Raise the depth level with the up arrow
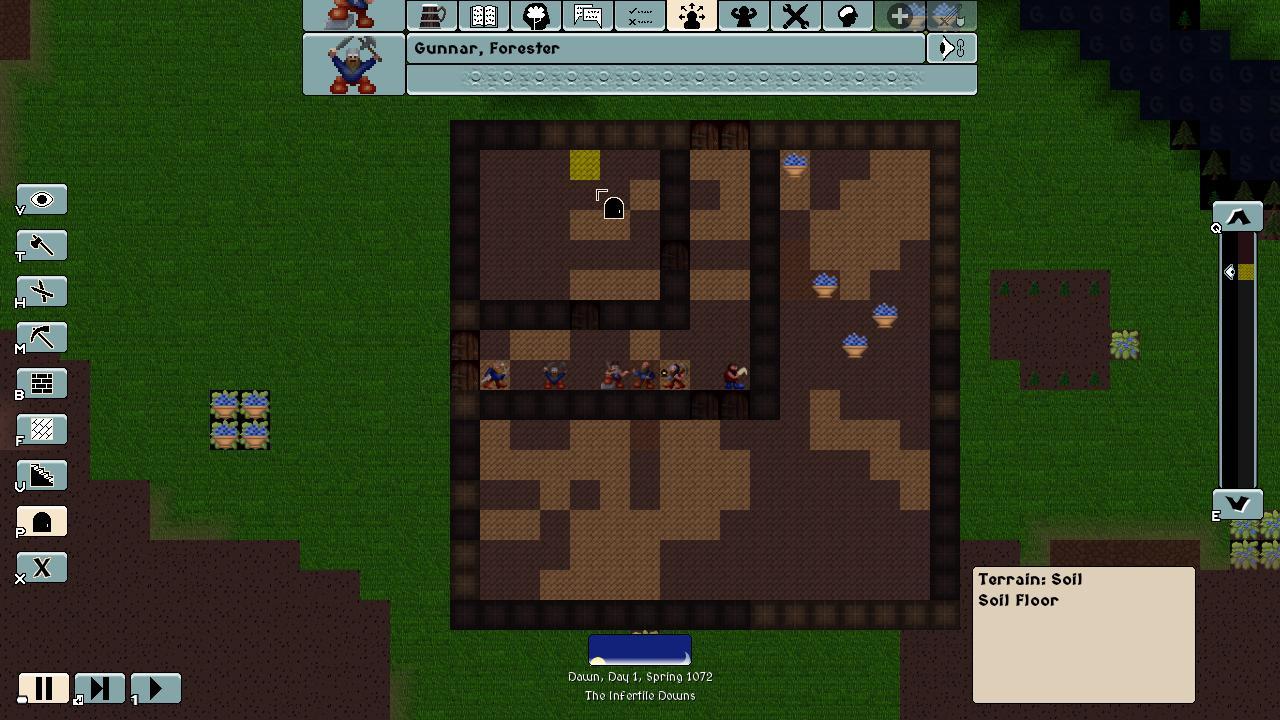1280x720 pixels. point(1237,216)
